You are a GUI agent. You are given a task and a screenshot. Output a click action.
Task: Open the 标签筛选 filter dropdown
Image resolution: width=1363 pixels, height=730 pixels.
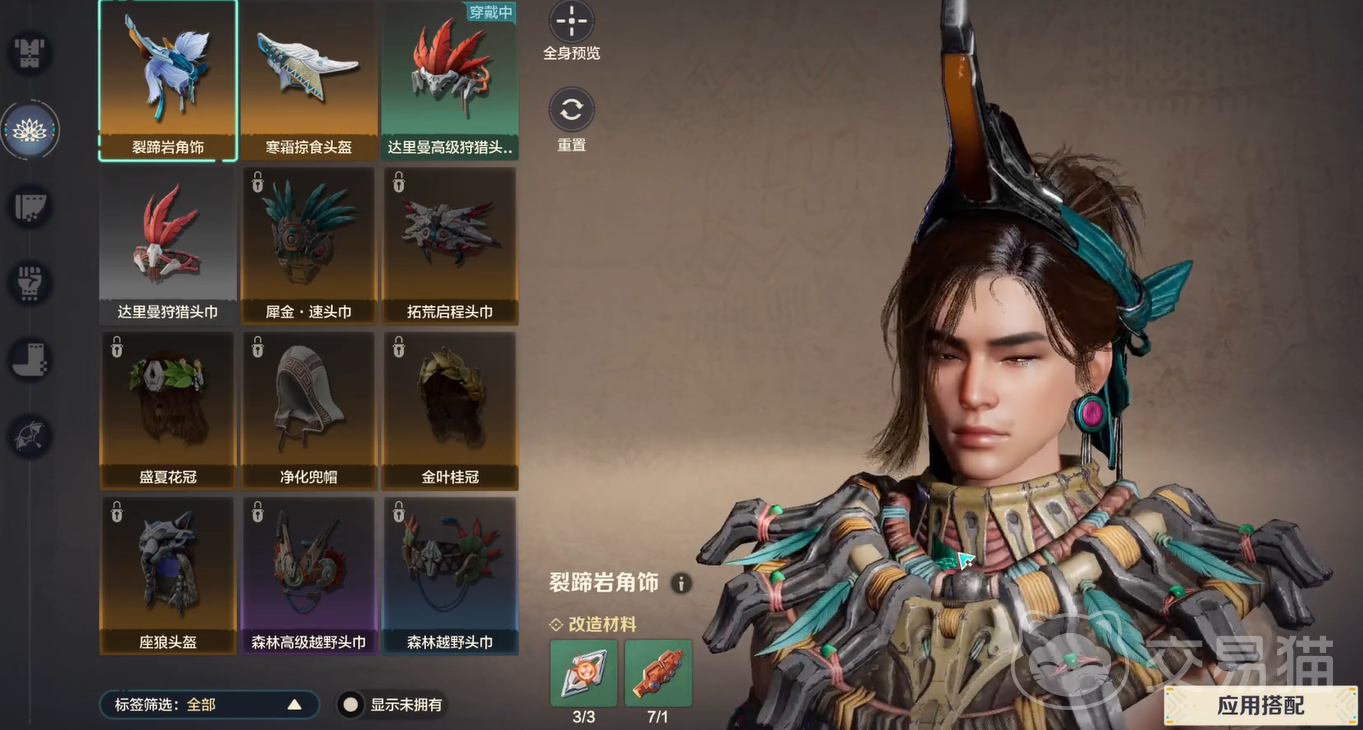coord(209,705)
